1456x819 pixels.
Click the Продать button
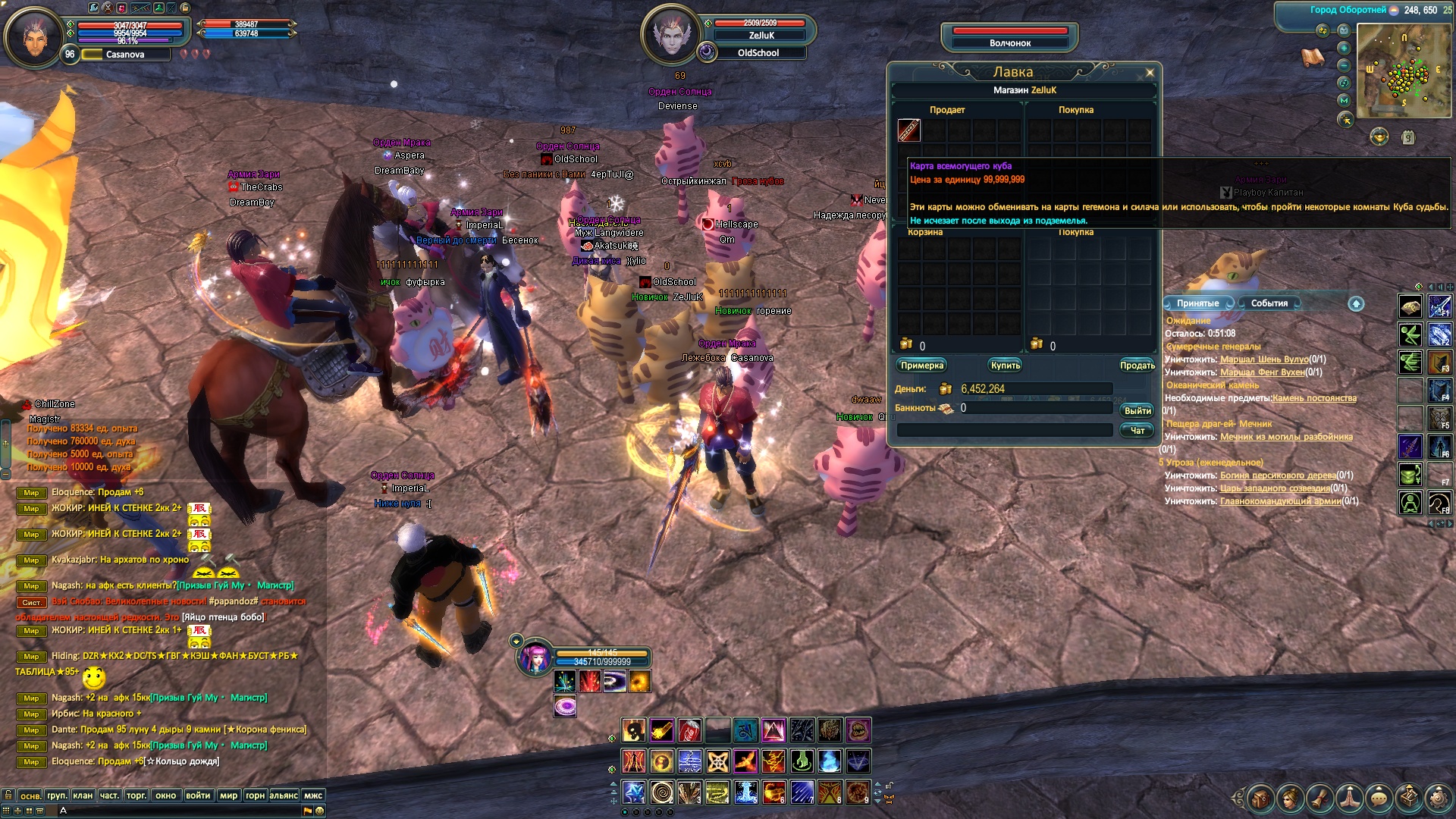pyautogui.click(x=1137, y=366)
